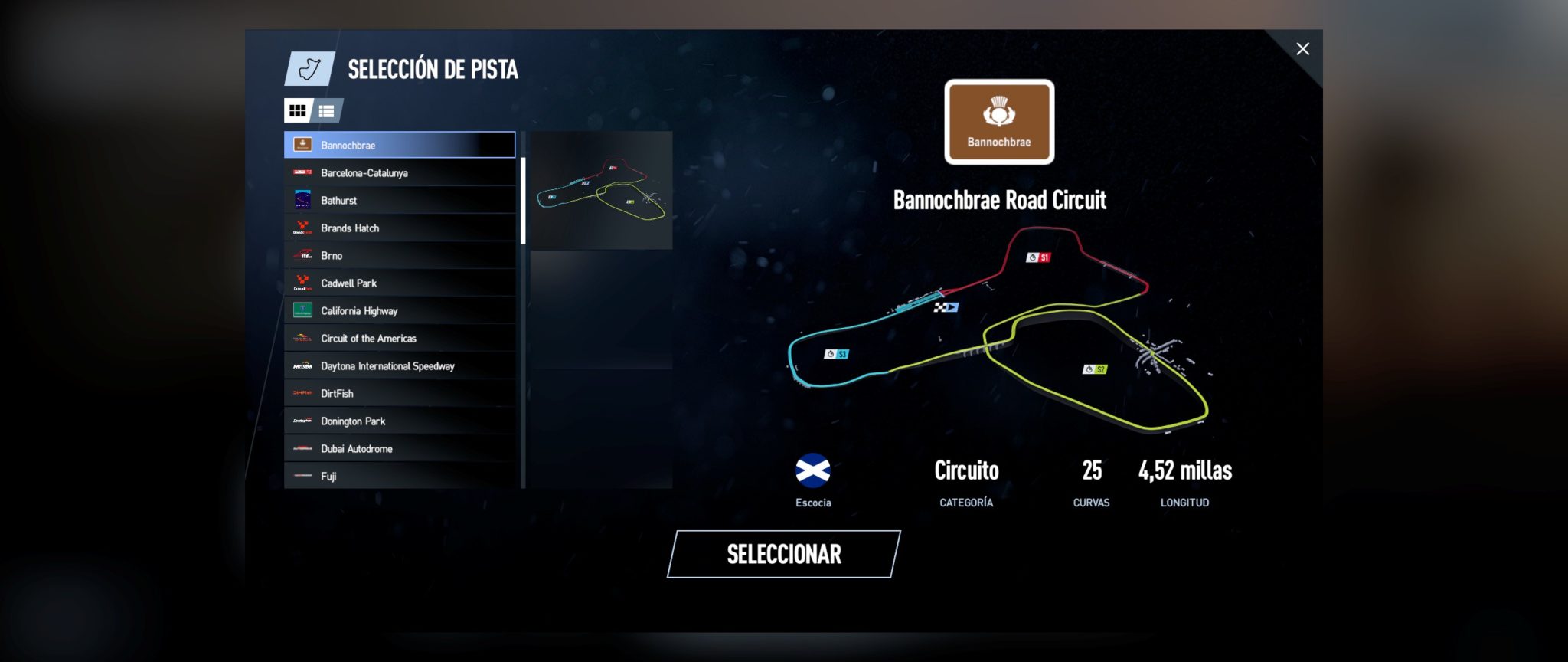The width and height of the screenshot is (1568, 662).
Task: Choose the Brno circuit
Action: (399, 256)
